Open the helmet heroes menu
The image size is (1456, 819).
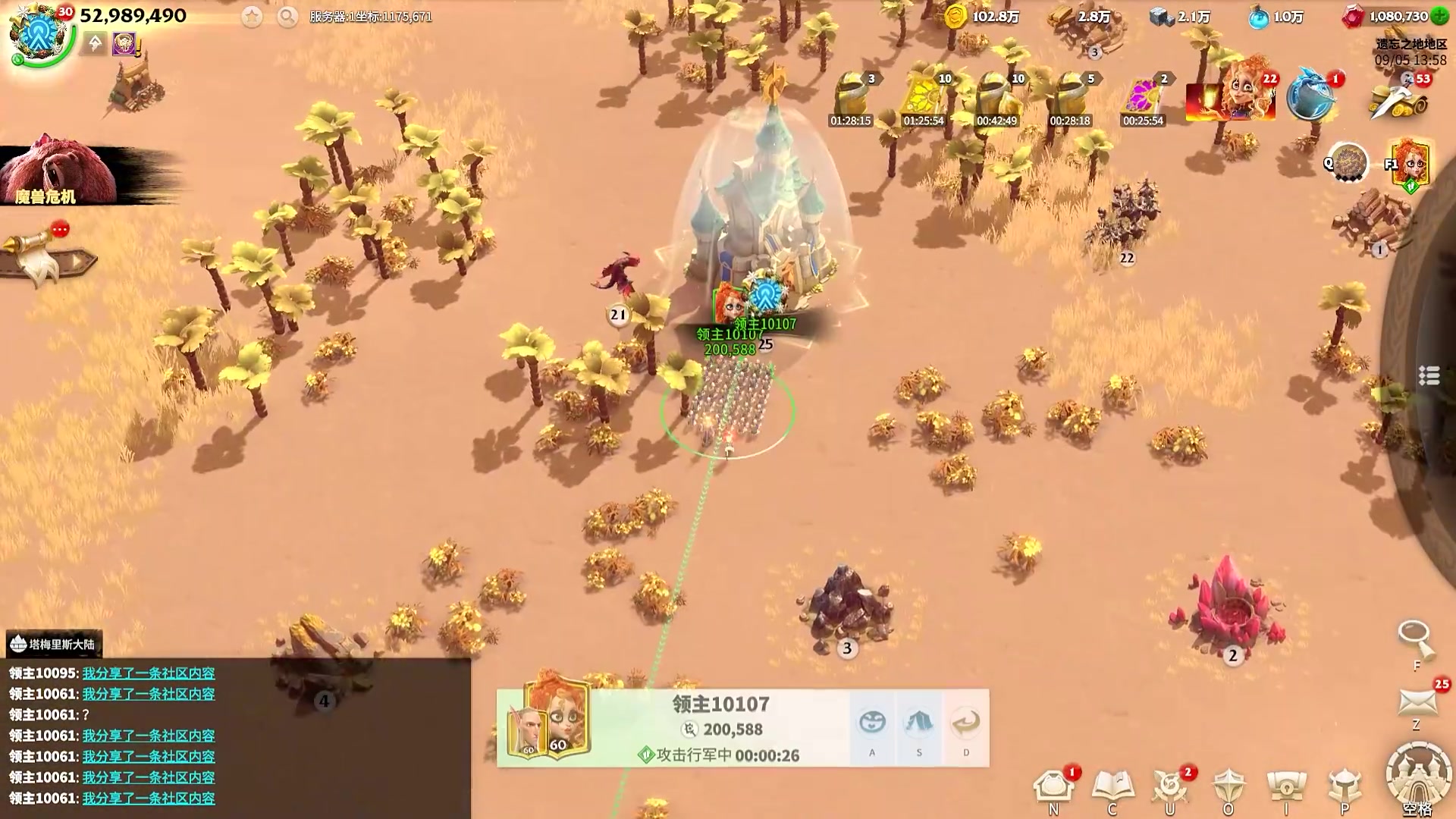point(1345,789)
